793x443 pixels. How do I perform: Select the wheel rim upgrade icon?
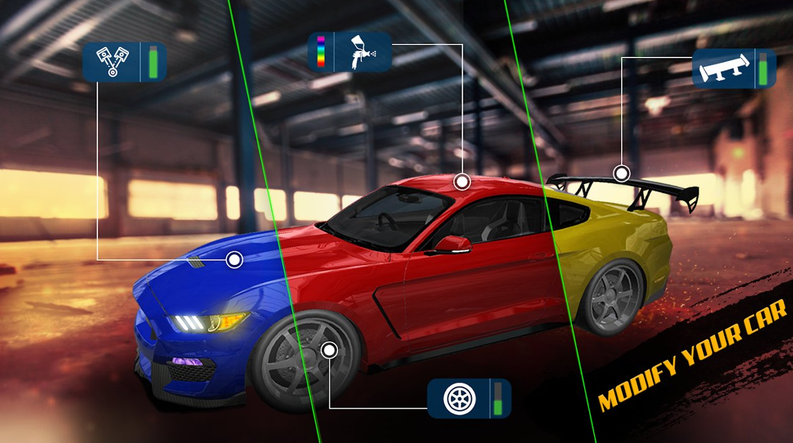tap(458, 397)
